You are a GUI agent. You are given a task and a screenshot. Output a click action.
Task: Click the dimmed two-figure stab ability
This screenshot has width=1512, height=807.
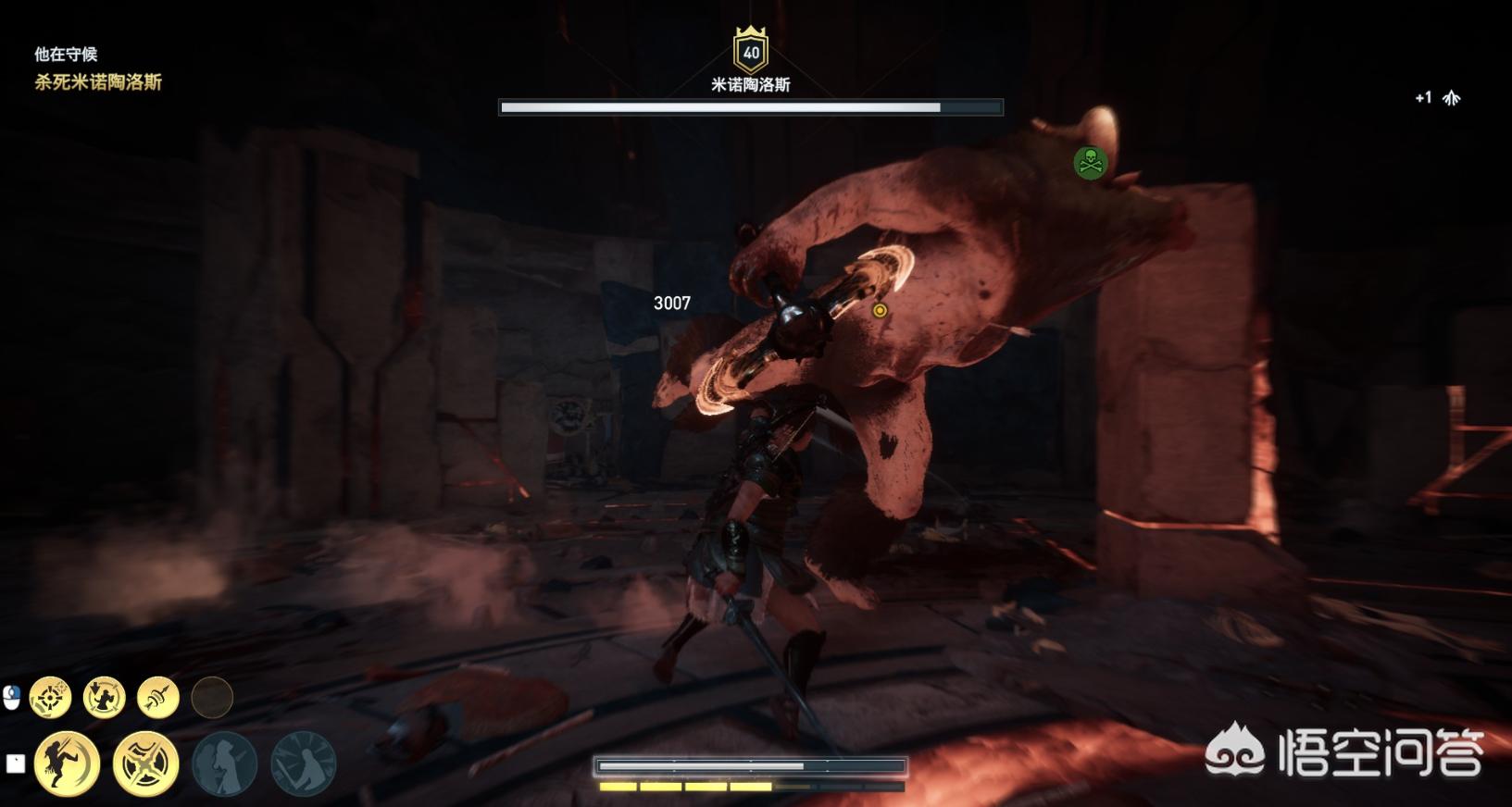click(224, 764)
